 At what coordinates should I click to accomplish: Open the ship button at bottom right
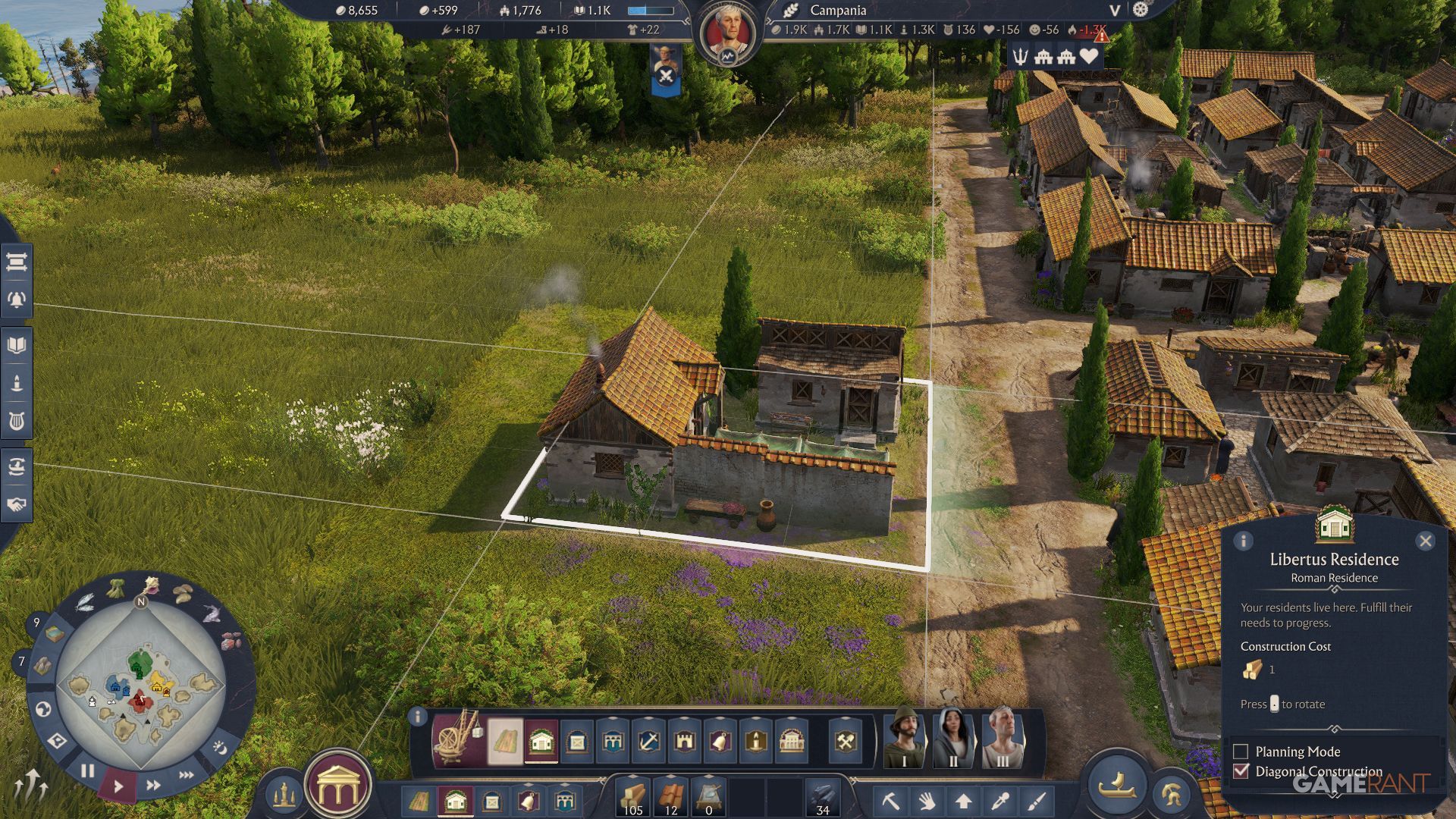click(1116, 785)
